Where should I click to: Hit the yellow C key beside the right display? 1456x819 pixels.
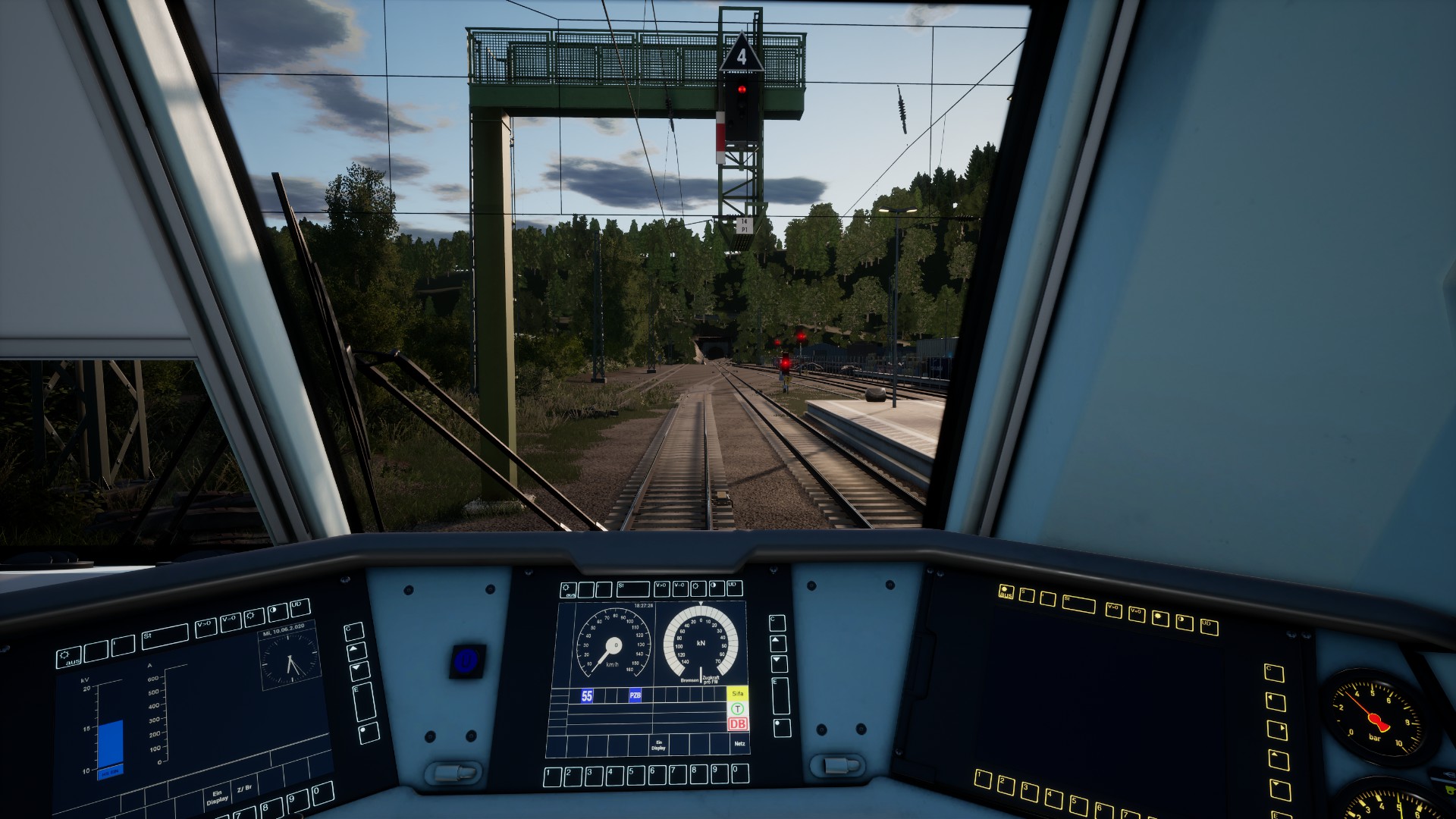tap(1274, 673)
